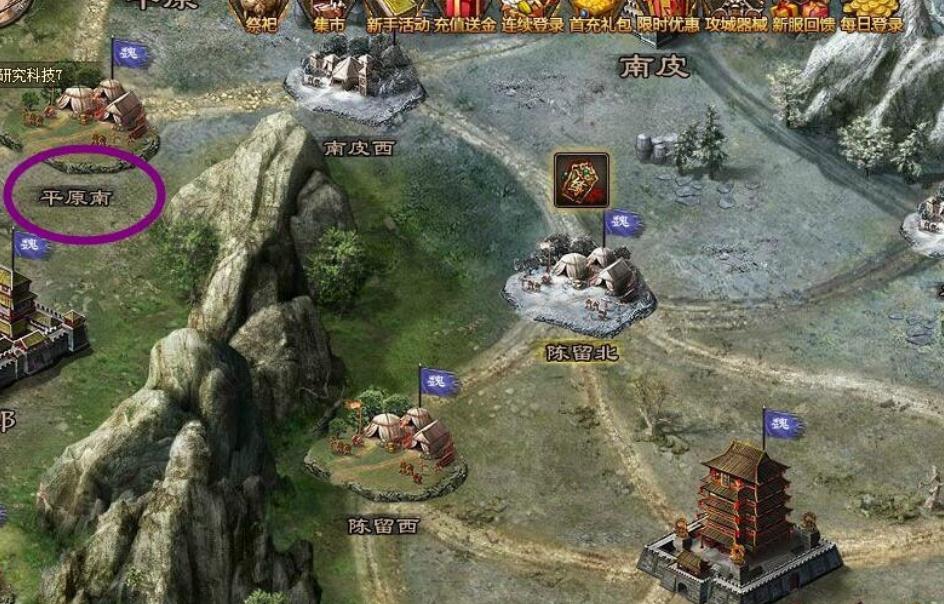Click the 充值送金 recharge bonus icon
The image size is (944, 604).
pyautogui.click(x=464, y=14)
